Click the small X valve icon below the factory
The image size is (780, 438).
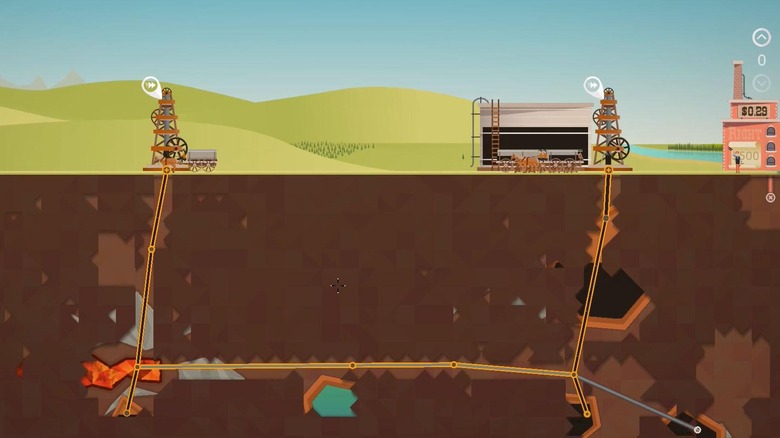pos(770,197)
